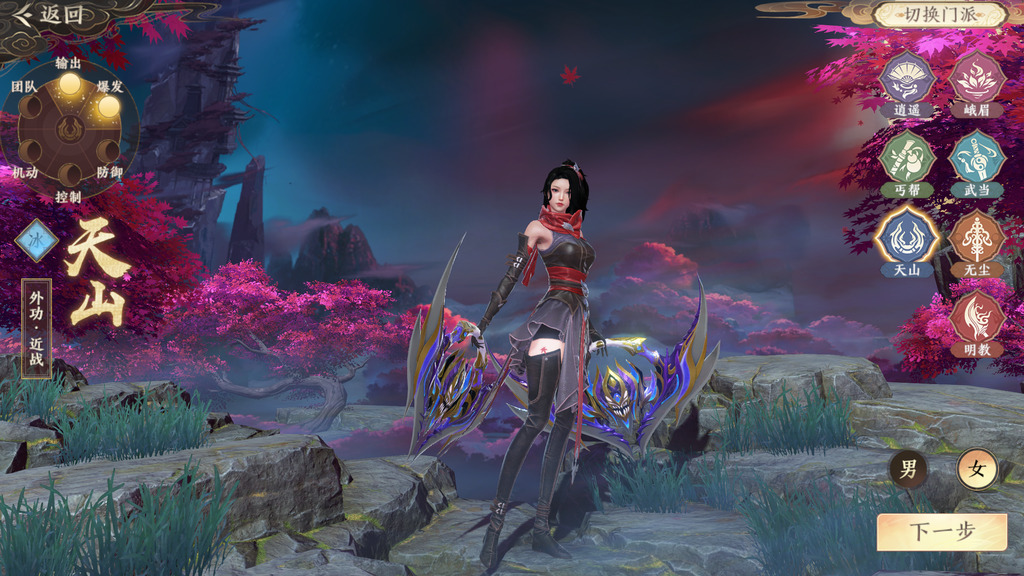Click the 冰 element diamond icon

tap(37, 240)
